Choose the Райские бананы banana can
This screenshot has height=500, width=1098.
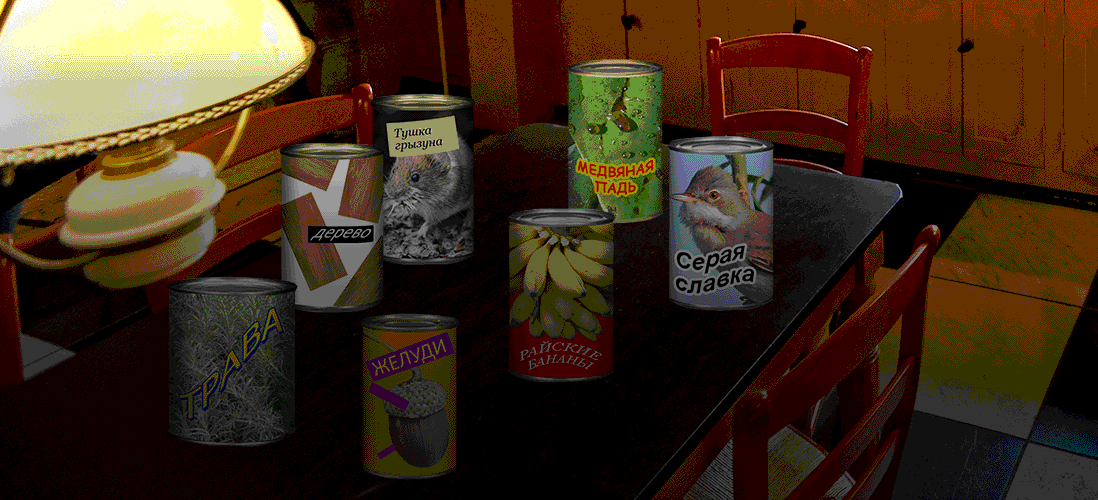(x=560, y=295)
